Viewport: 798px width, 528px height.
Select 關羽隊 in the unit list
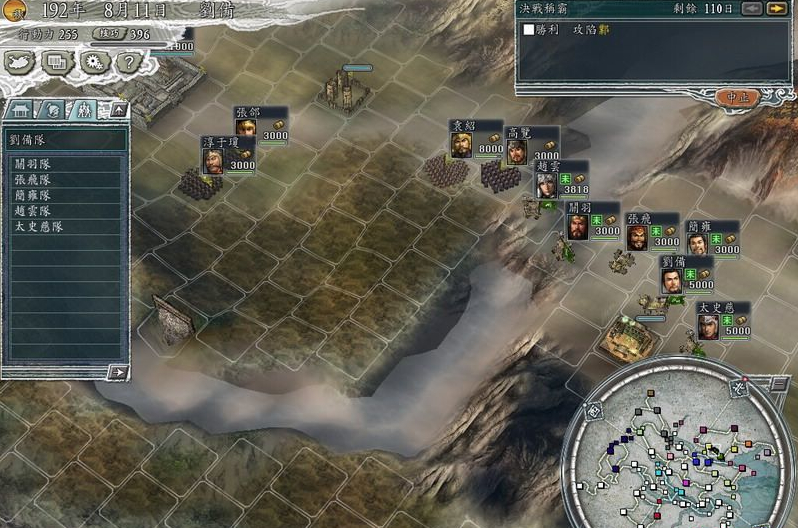[32, 164]
